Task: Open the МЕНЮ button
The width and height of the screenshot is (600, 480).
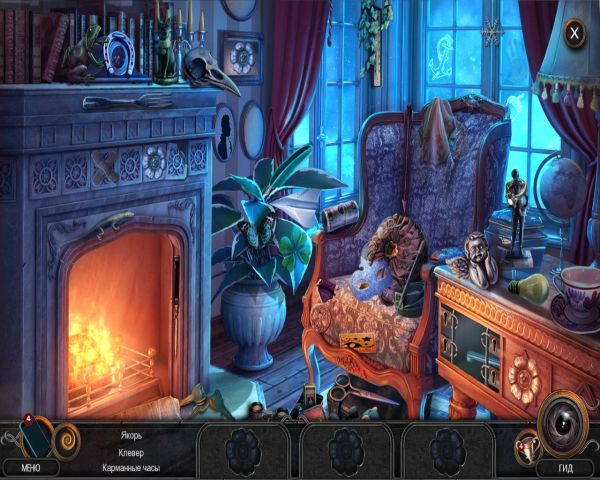Action: (x=30, y=468)
